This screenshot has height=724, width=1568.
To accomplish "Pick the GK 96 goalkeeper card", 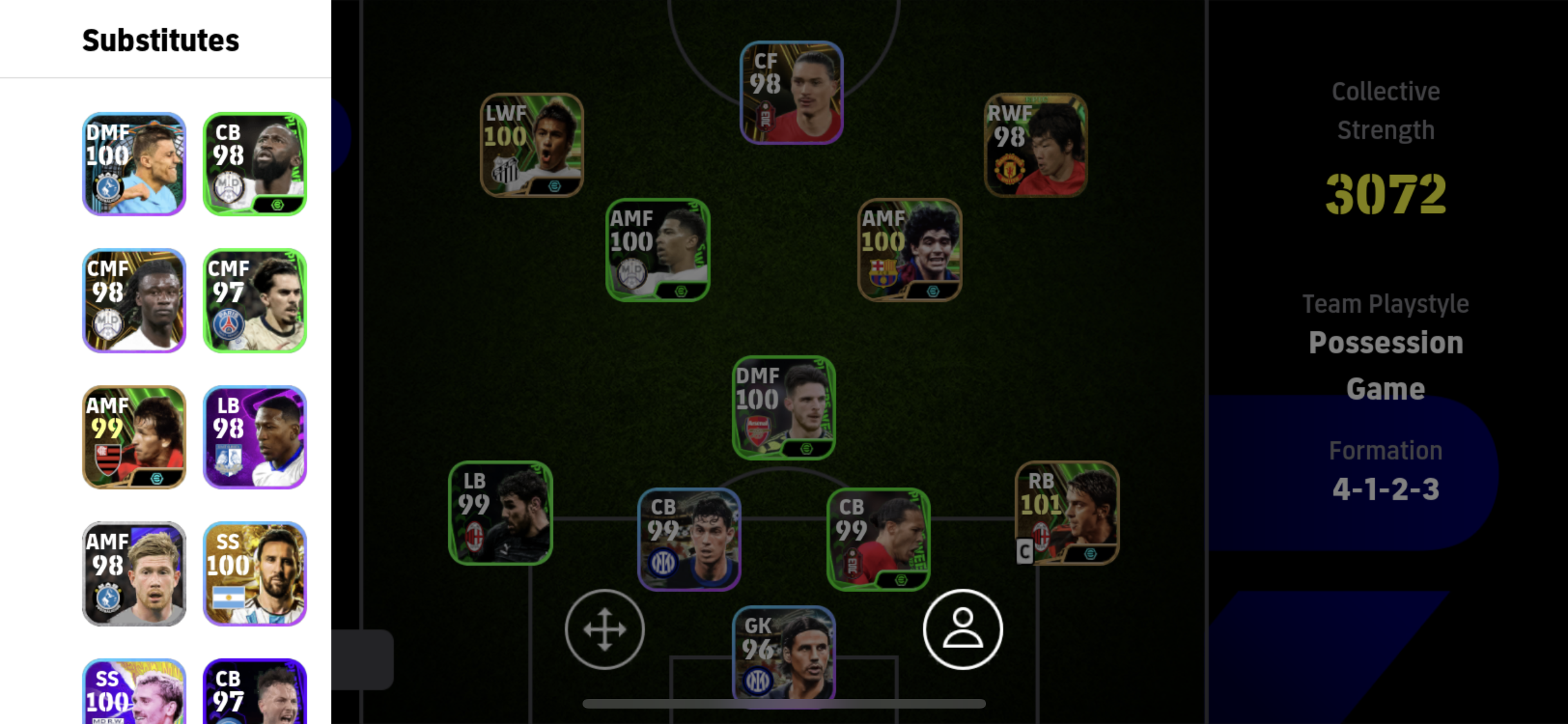I will point(783,653).
